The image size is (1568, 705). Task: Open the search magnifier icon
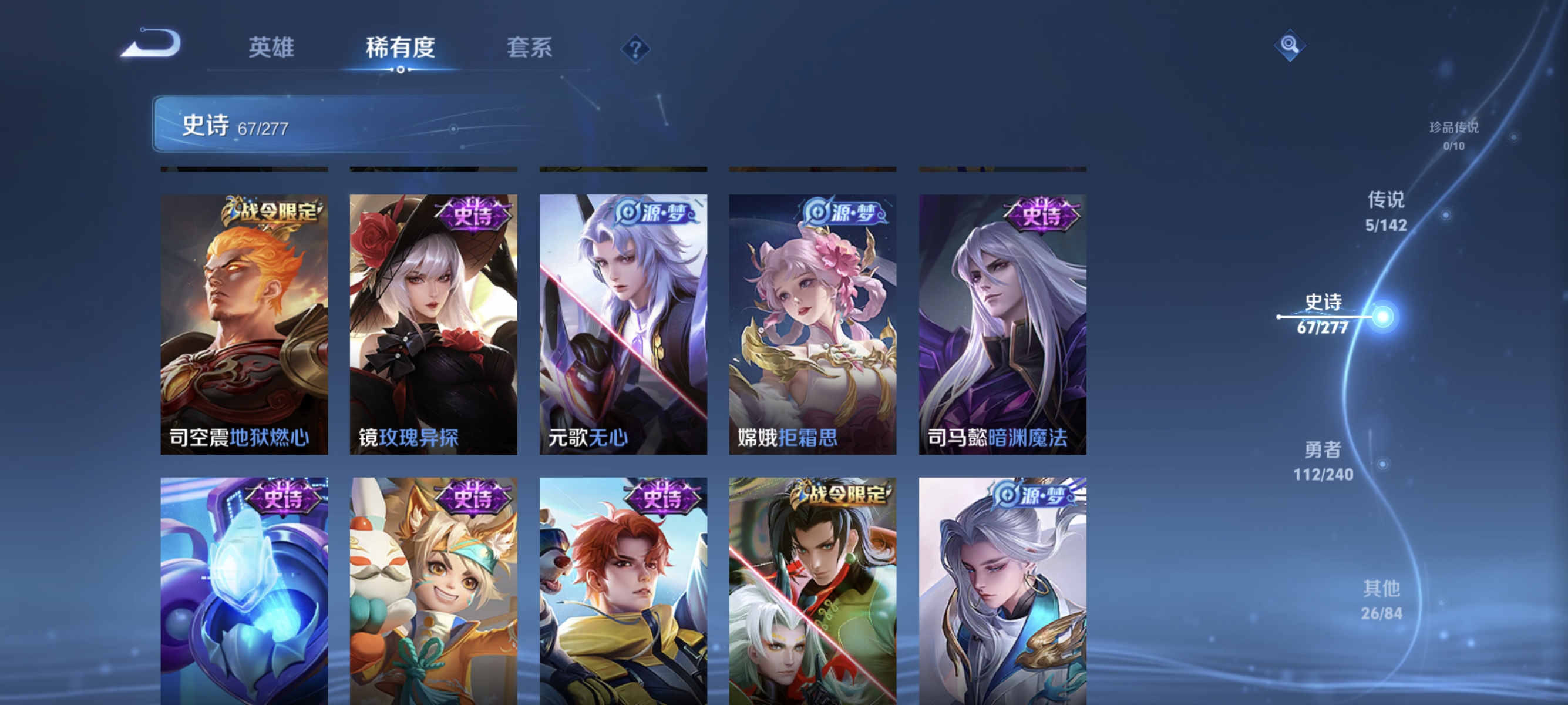1290,45
